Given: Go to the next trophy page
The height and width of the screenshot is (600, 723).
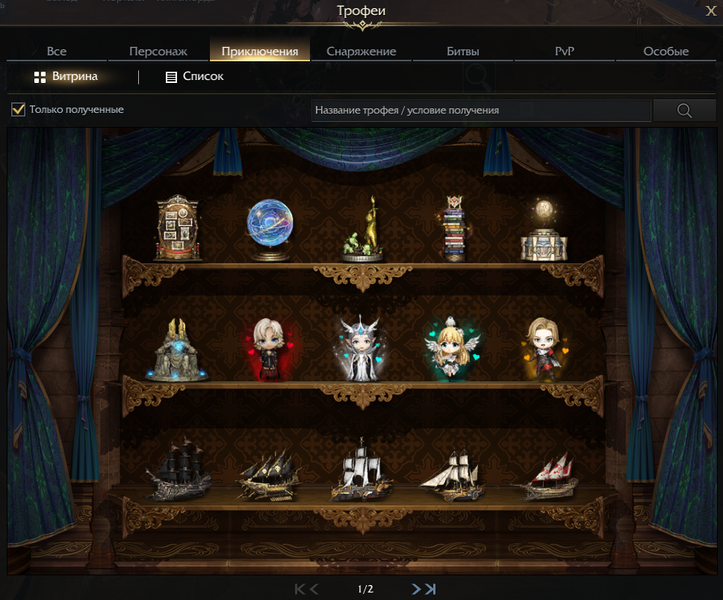Looking at the screenshot, I should 417,589.
